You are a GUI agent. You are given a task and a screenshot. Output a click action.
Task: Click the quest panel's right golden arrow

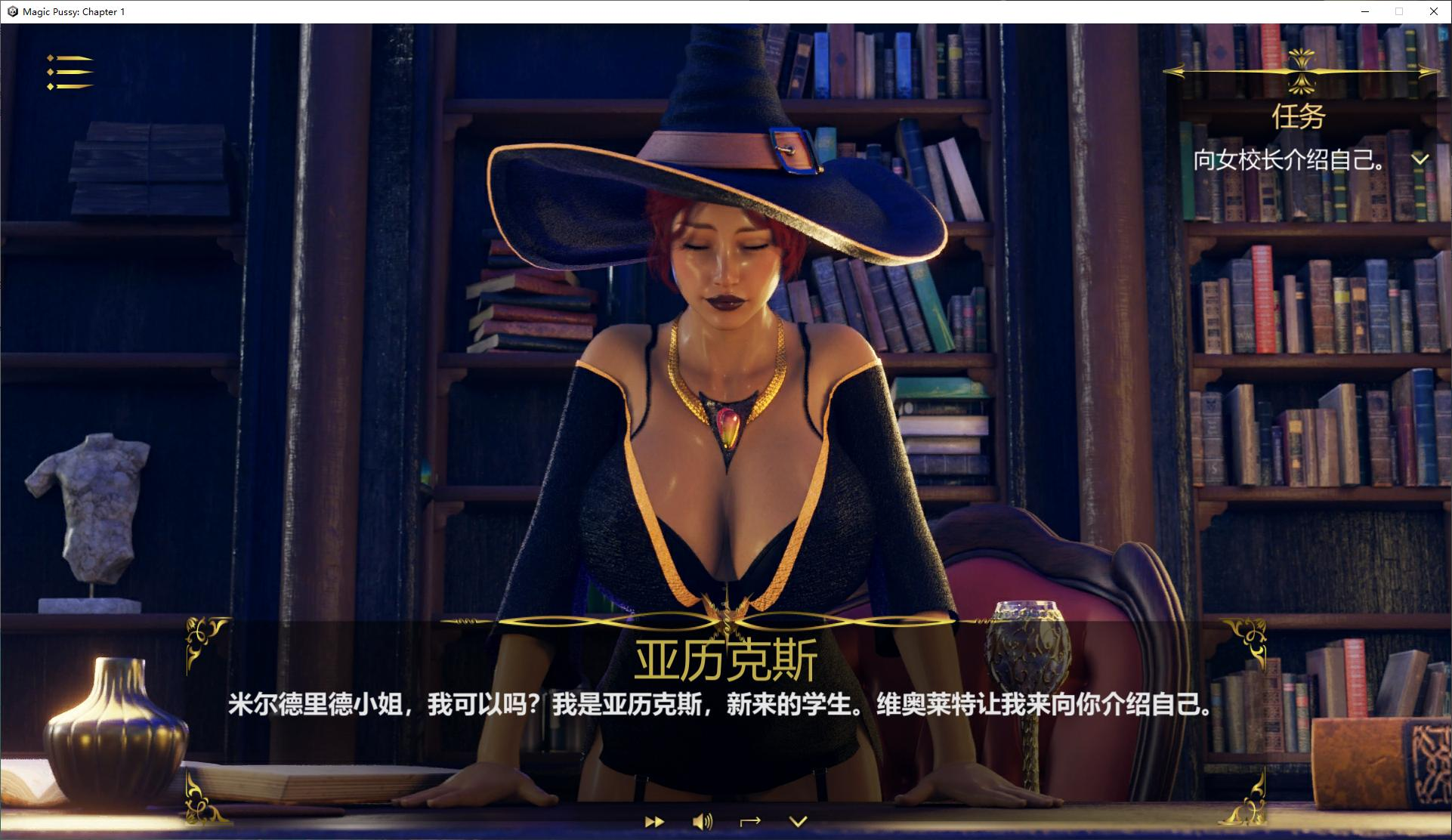pos(1426,72)
